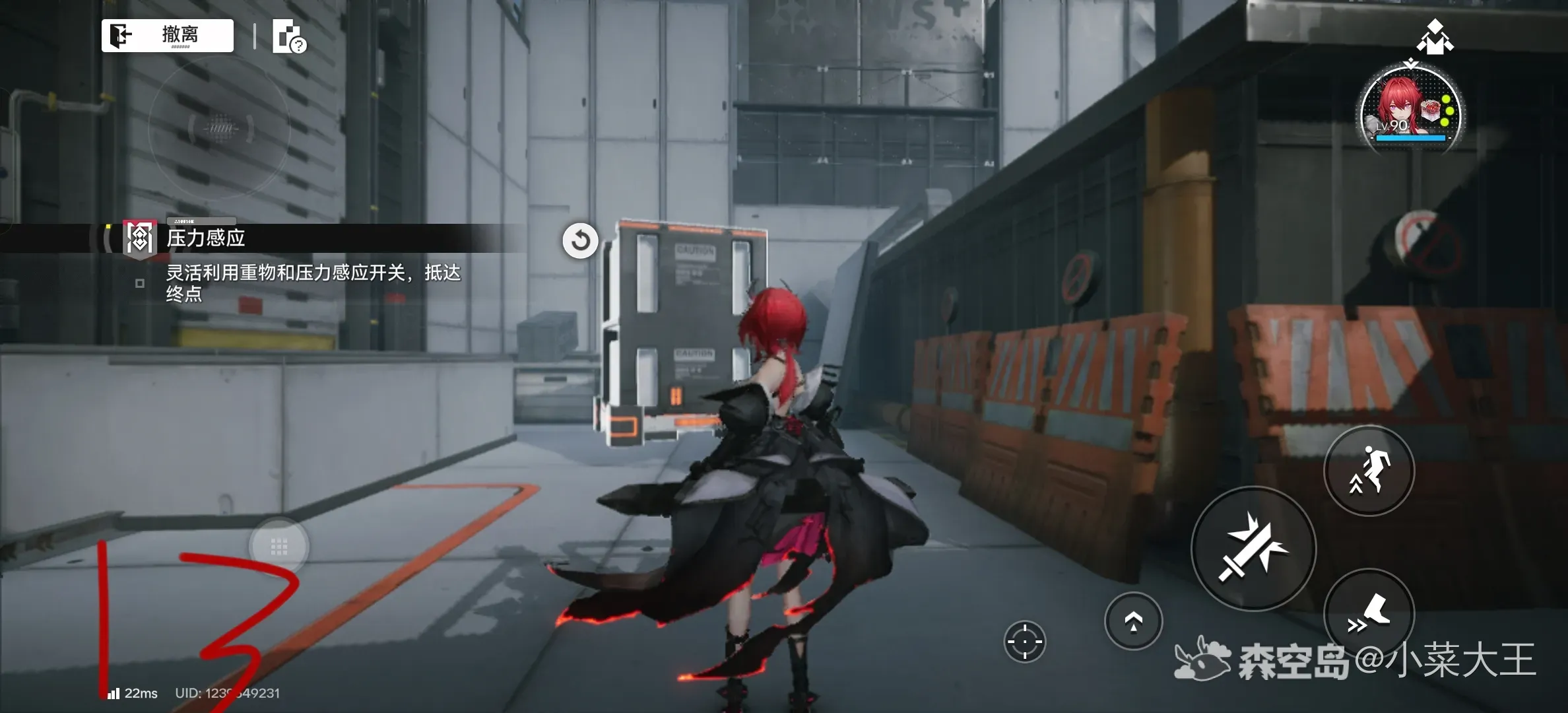Open the exit help icon with question mark
Viewport: 1568px width, 713px height.
coord(289,36)
